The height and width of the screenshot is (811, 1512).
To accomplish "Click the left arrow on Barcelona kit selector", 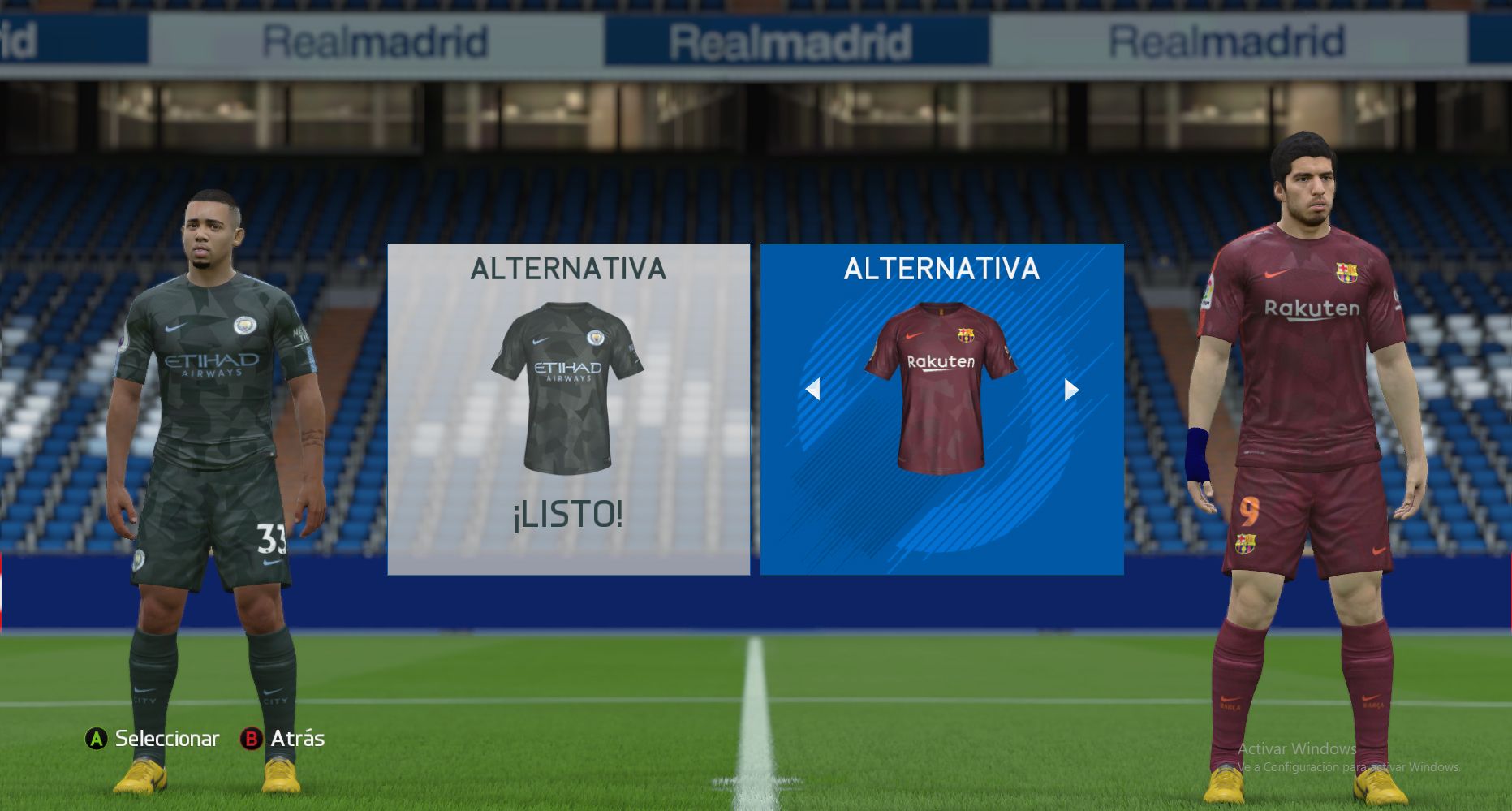I will pos(812,390).
